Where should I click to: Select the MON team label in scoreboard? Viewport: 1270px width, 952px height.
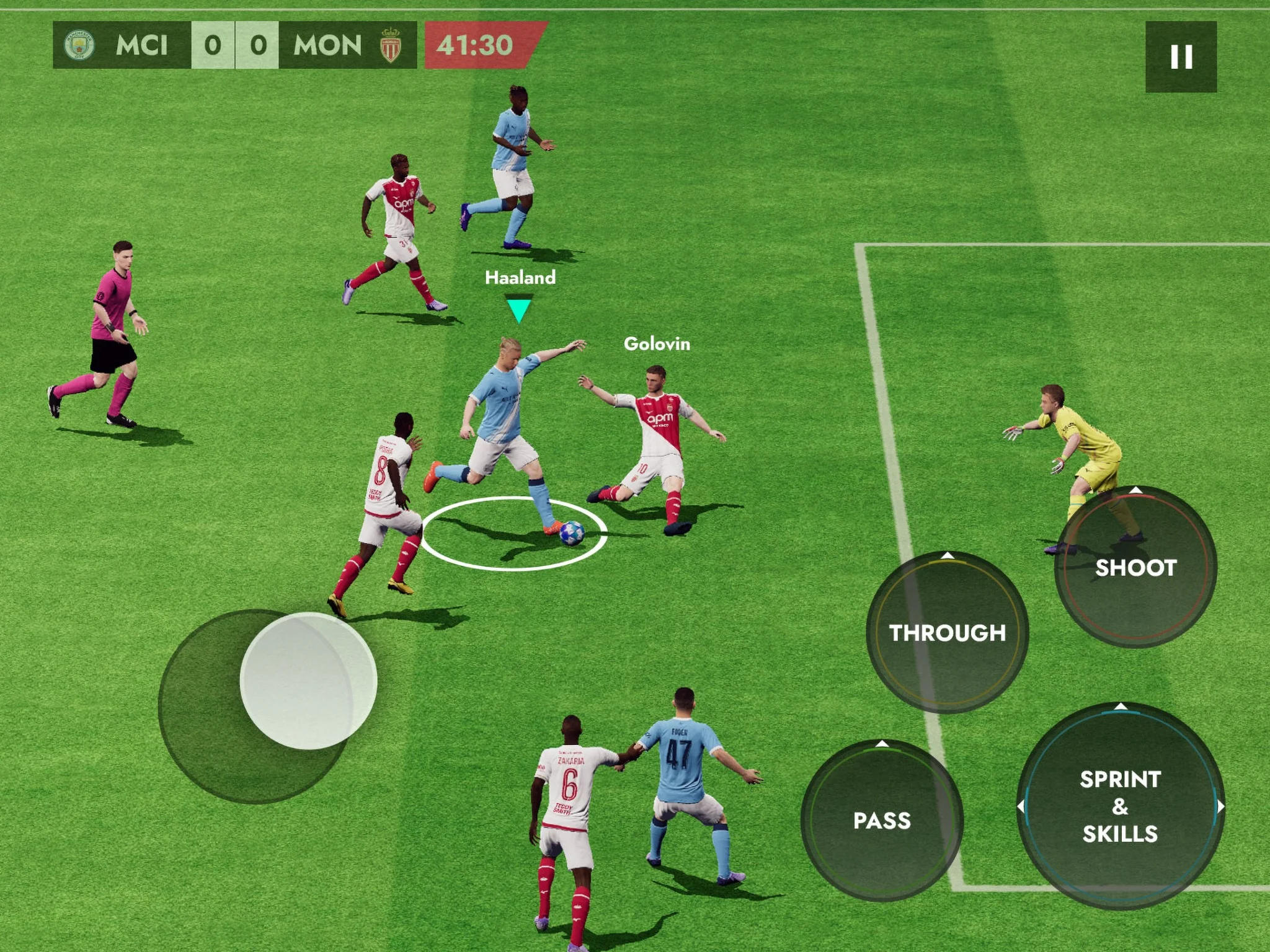pos(327,44)
